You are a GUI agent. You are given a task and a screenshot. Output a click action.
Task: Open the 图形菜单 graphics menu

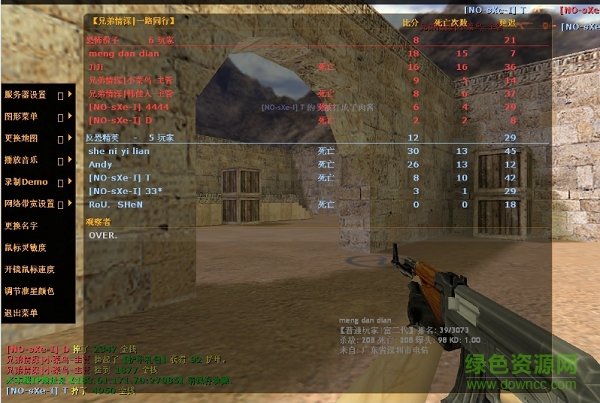click(23, 116)
